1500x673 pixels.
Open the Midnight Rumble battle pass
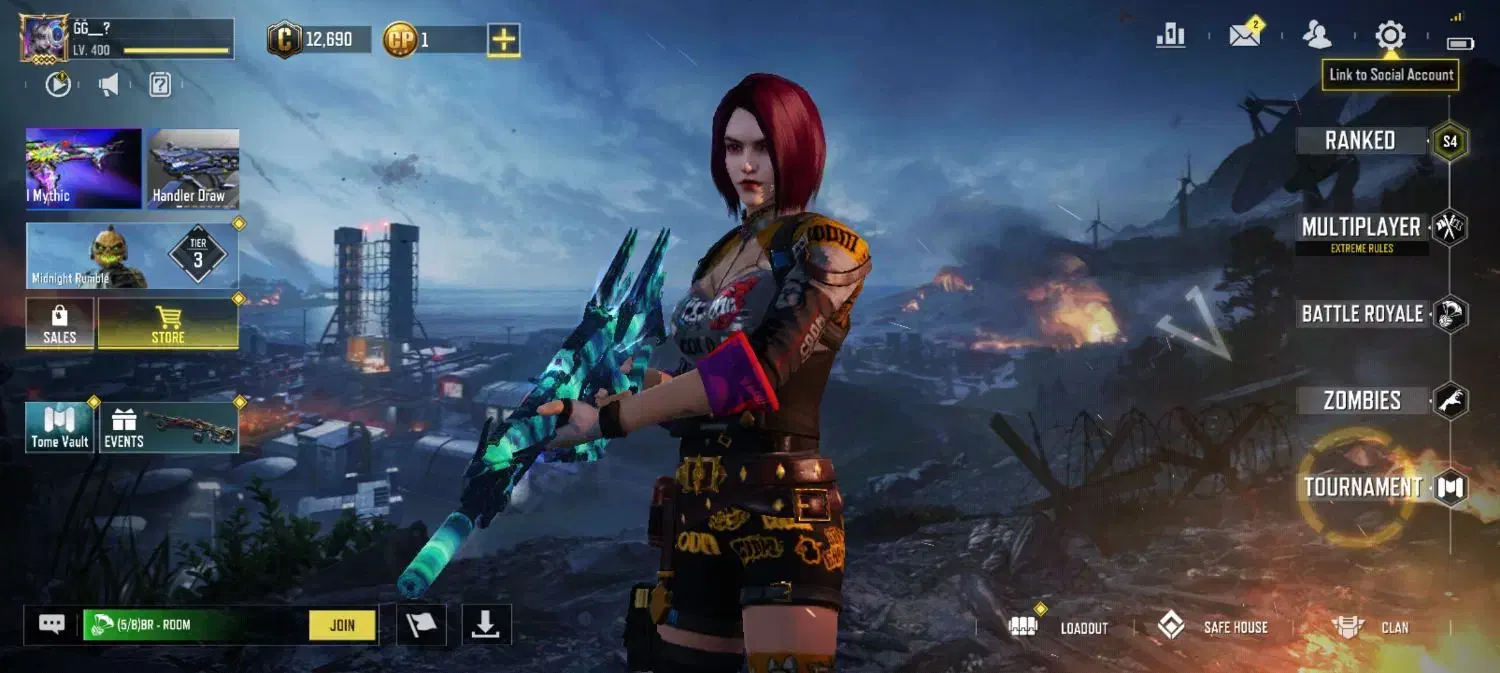pyautogui.click(x=132, y=256)
